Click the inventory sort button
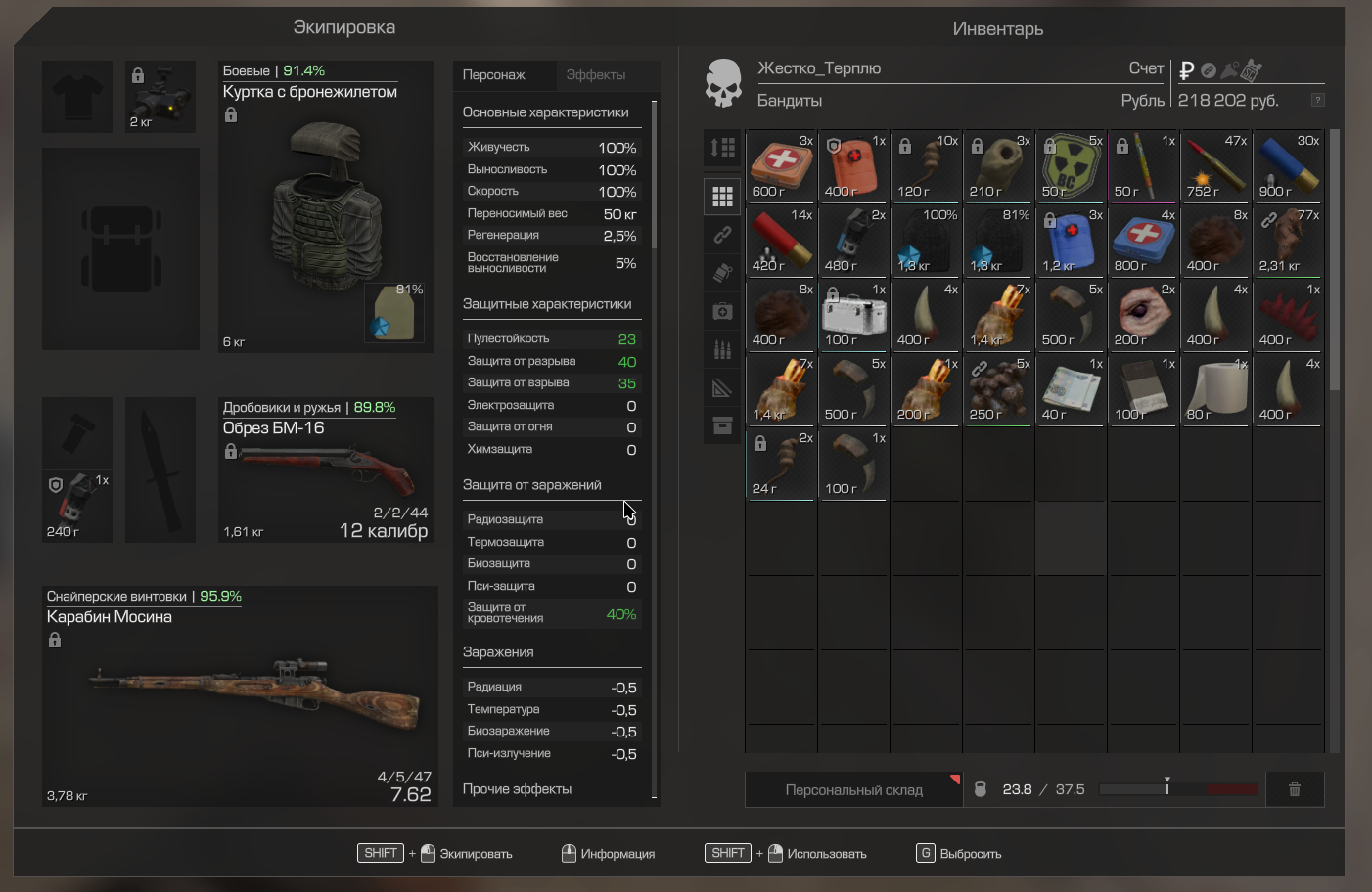 [x=722, y=148]
